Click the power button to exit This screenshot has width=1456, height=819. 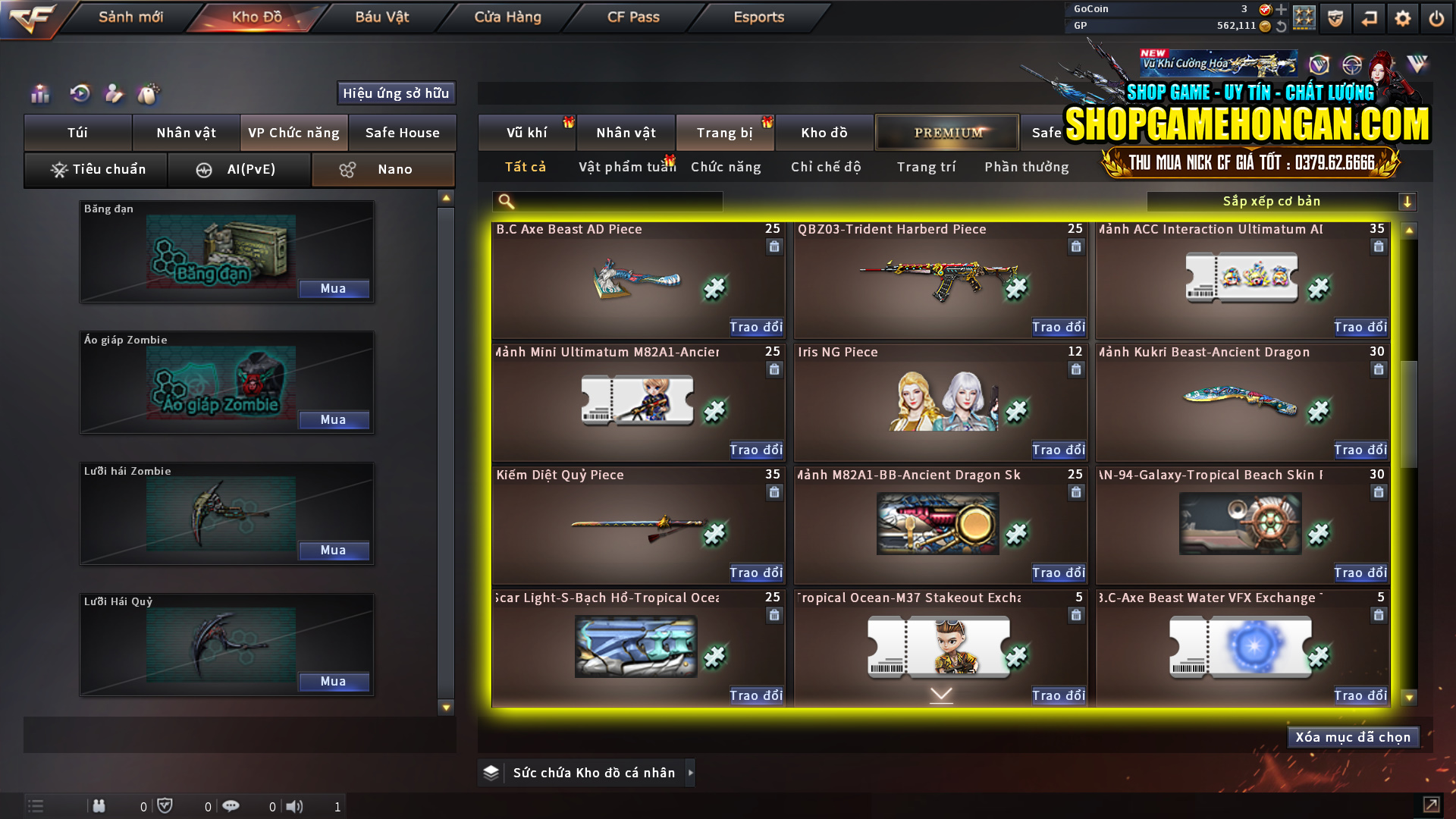(x=1436, y=17)
